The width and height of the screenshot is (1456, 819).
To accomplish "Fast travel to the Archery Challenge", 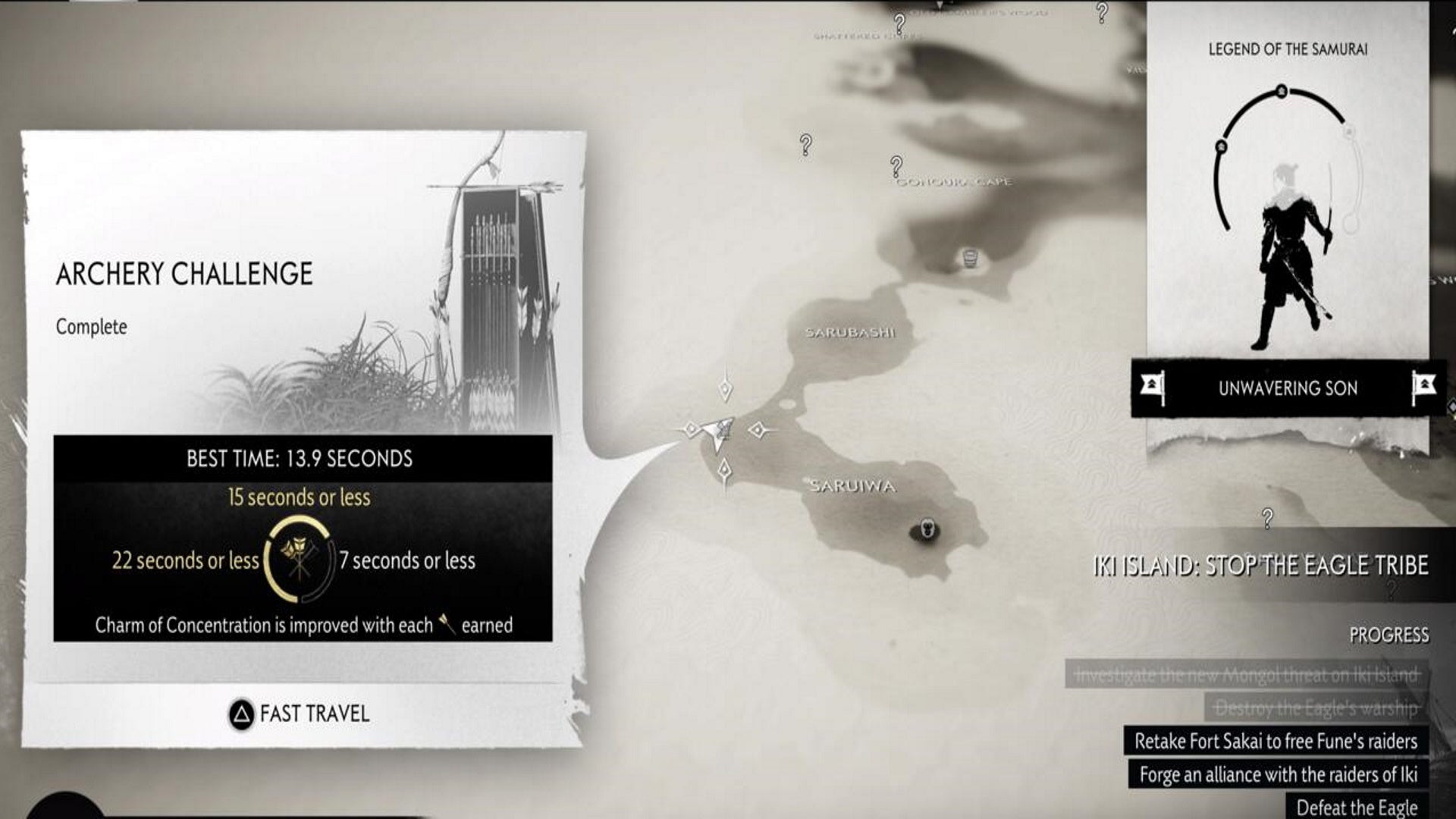I will (x=300, y=714).
